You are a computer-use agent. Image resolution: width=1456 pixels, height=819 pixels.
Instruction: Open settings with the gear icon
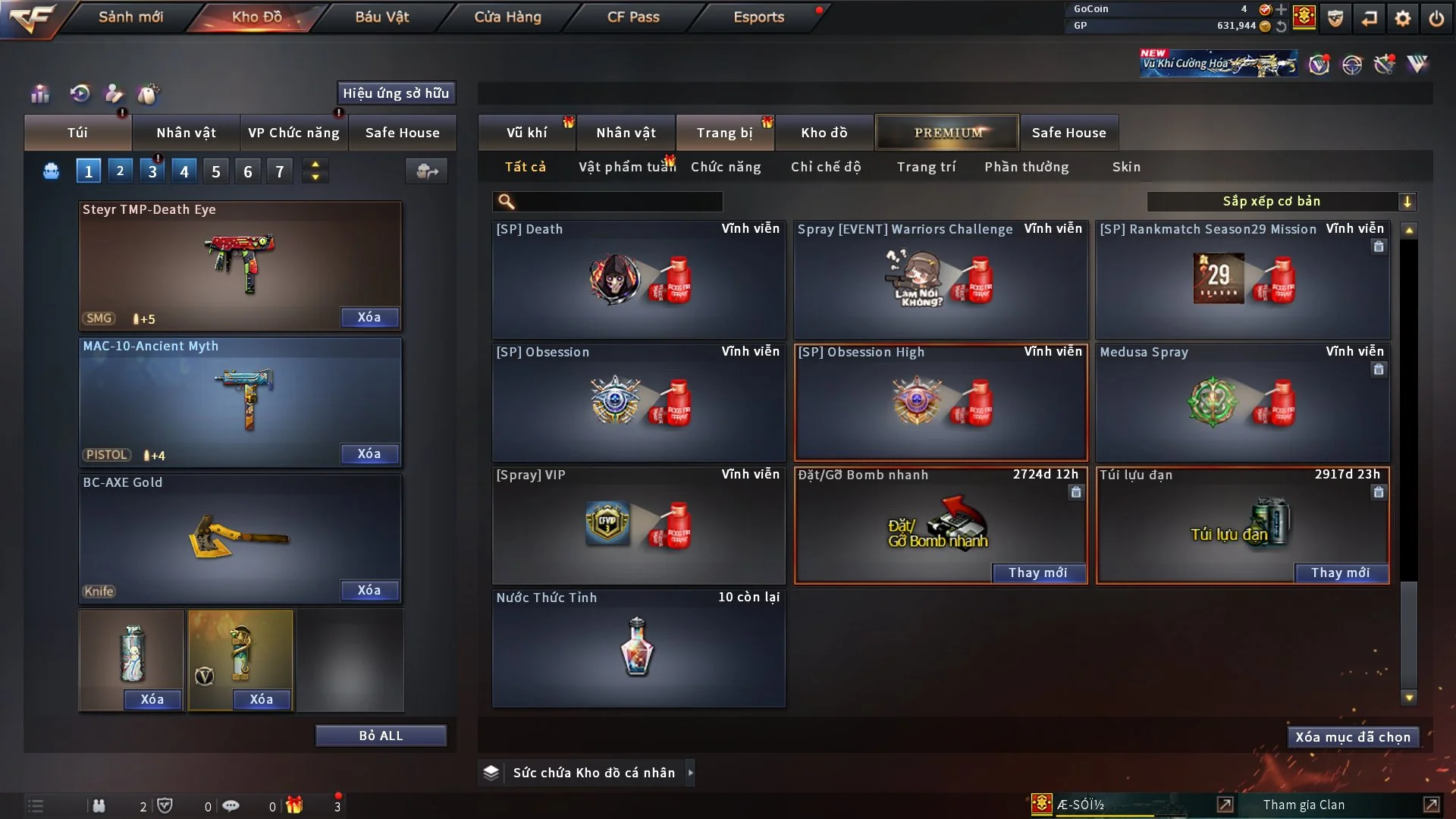click(x=1403, y=18)
